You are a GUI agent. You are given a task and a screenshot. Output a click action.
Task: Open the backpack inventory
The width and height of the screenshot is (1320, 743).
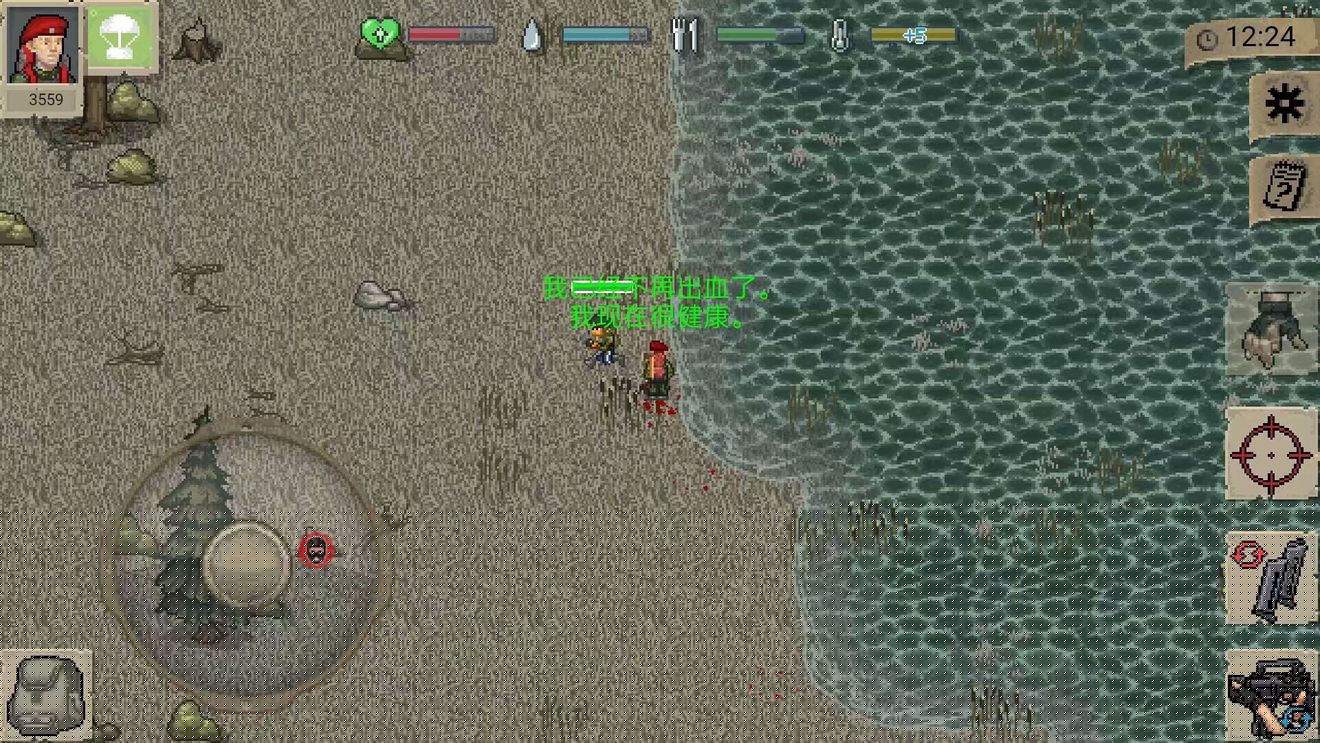[47, 695]
